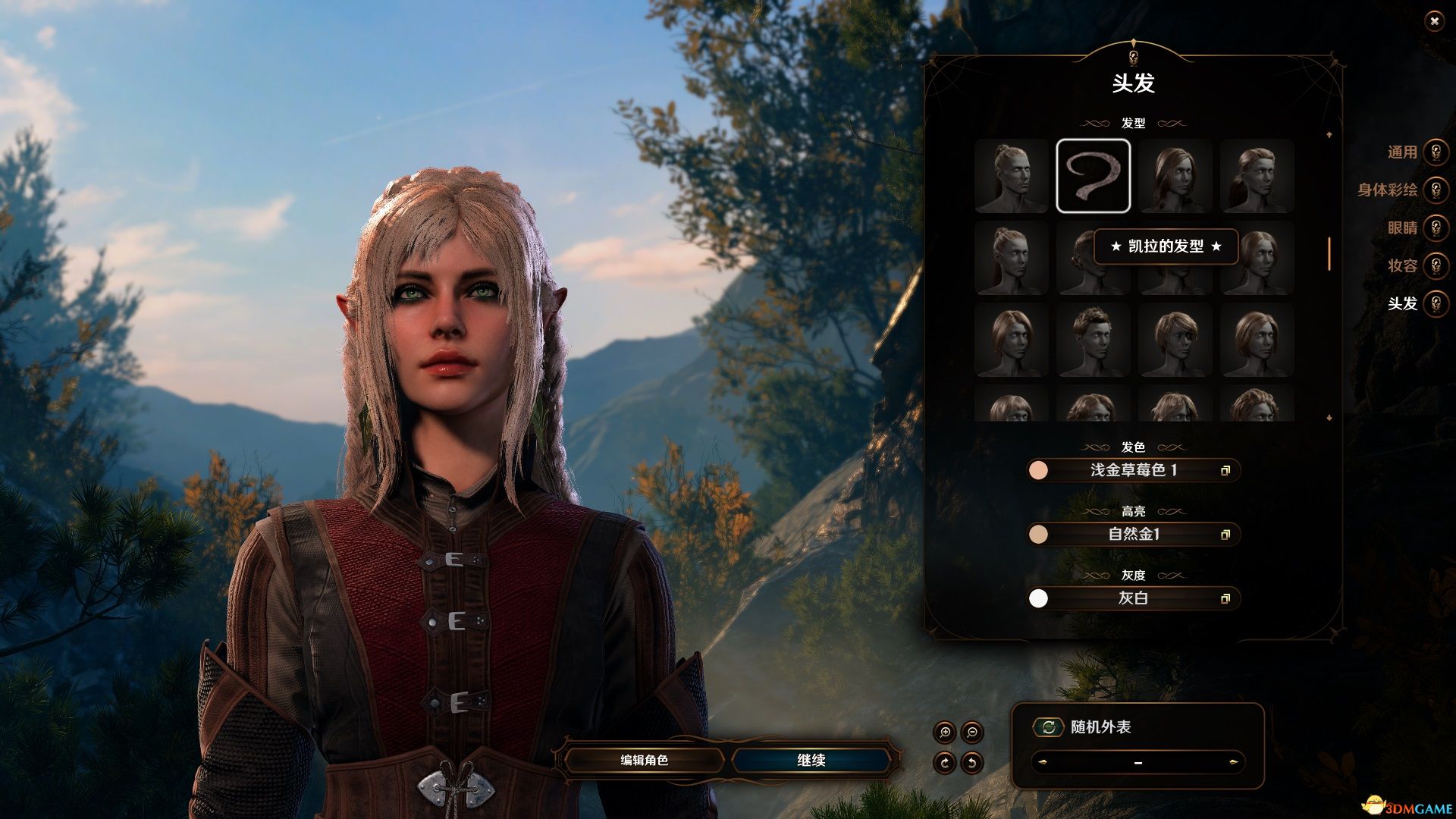The image size is (1456, 819).
Task: Rotate the character clockwise
Action: coord(945,762)
